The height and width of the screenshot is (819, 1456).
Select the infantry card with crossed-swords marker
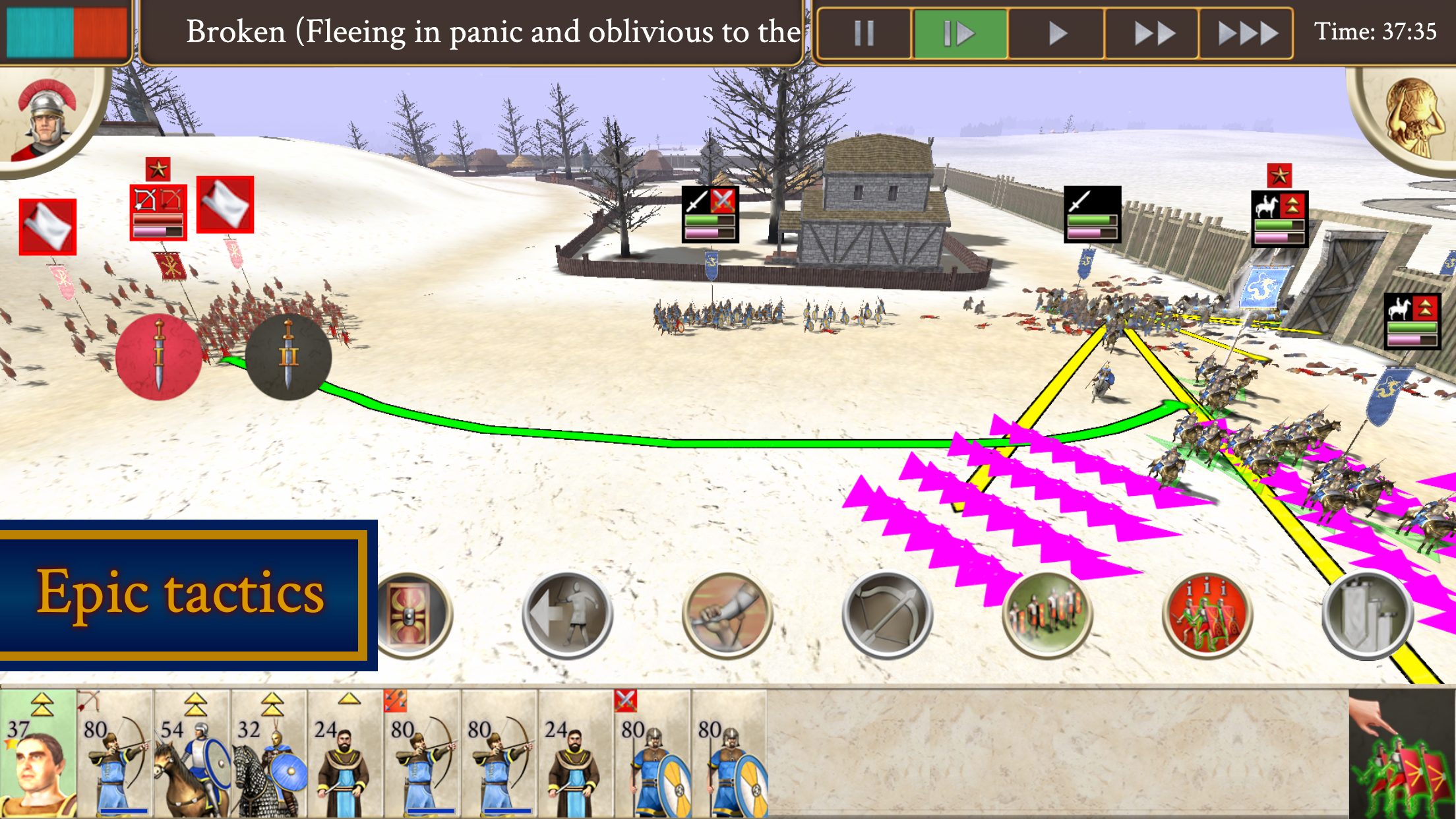click(653, 753)
